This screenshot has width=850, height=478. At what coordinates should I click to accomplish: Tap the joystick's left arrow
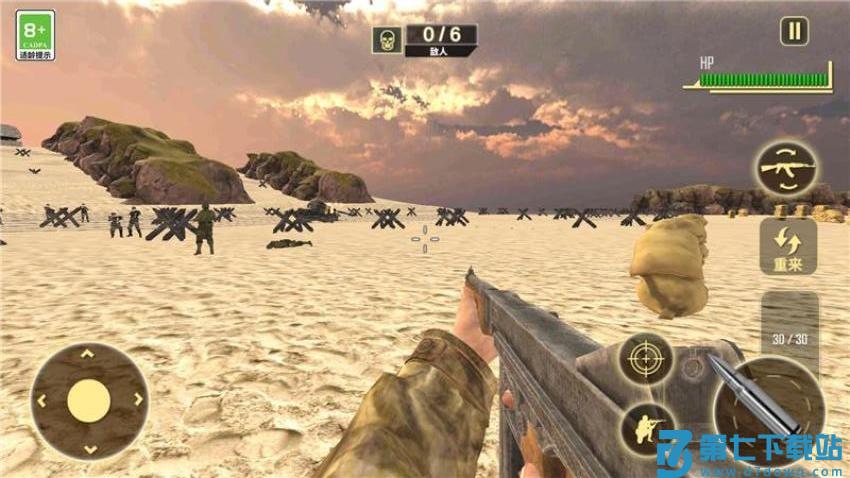[x=41, y=401]
